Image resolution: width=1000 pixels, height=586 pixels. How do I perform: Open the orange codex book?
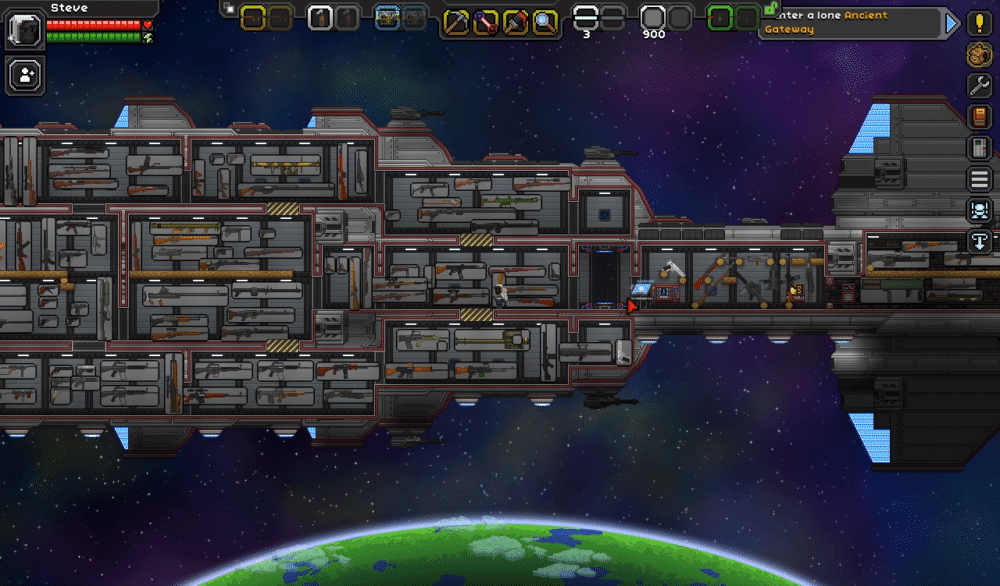coord(980,117)
